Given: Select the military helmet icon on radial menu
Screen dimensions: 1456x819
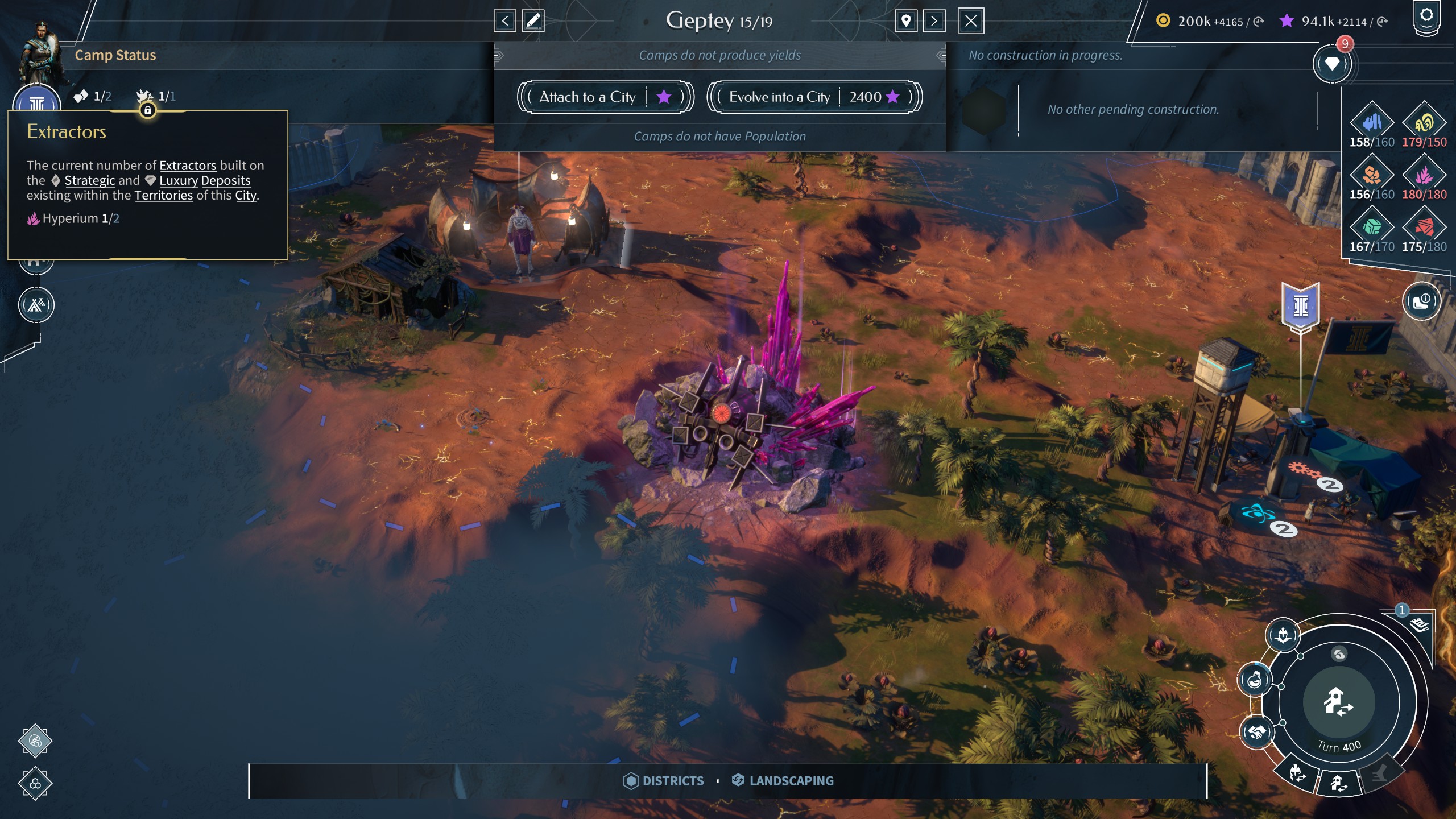Looking at the screenshot, I should (1283, 636).
